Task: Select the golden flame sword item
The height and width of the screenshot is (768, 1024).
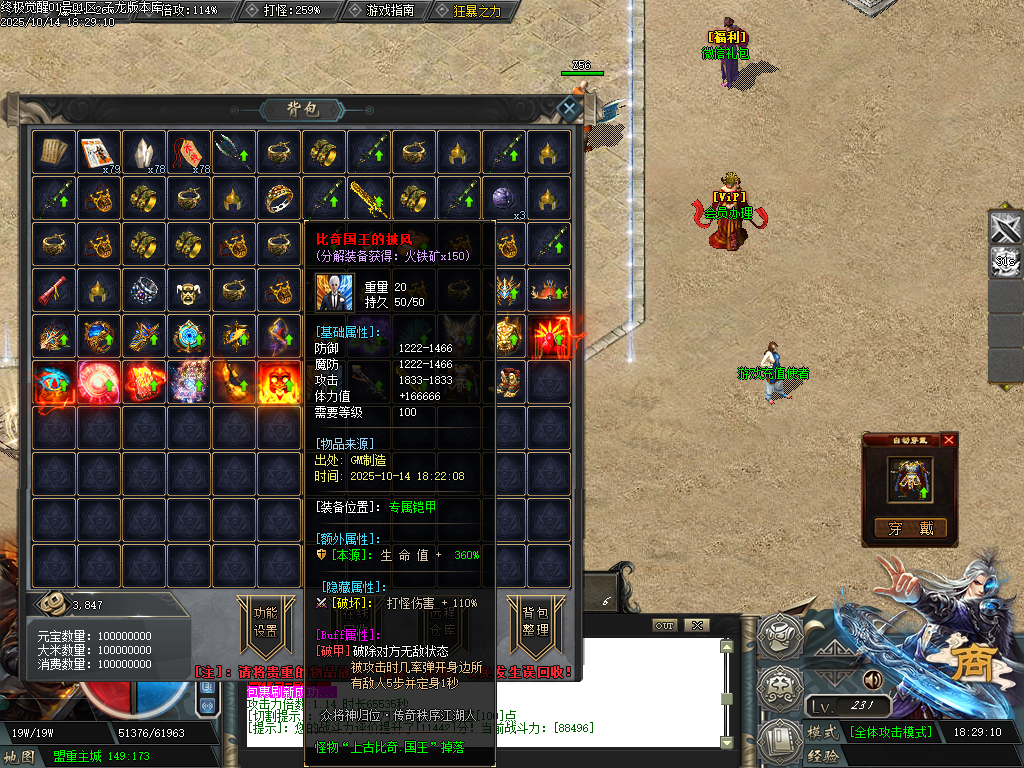Action: click(369, 197)
